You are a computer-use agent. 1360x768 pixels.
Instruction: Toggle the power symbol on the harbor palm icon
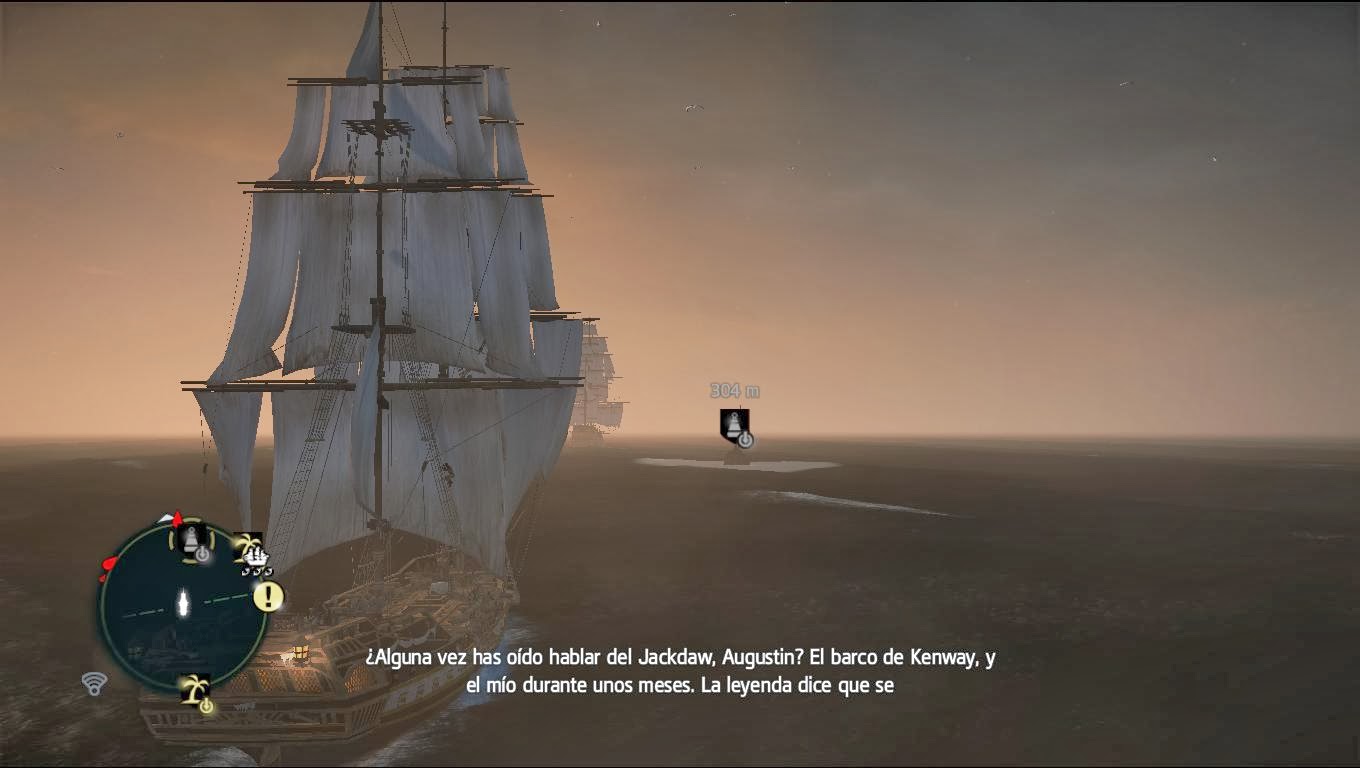click(x=206, y=703)
